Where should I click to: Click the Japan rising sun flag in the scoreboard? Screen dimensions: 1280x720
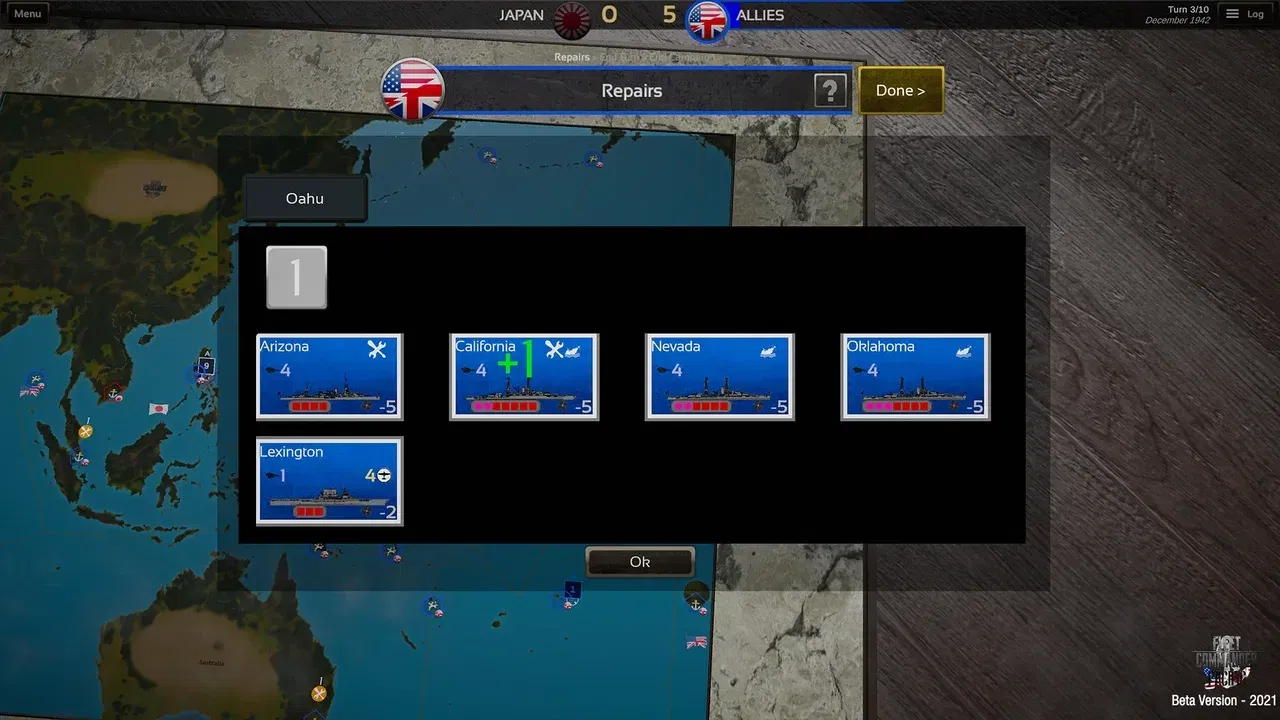(571, 16)
